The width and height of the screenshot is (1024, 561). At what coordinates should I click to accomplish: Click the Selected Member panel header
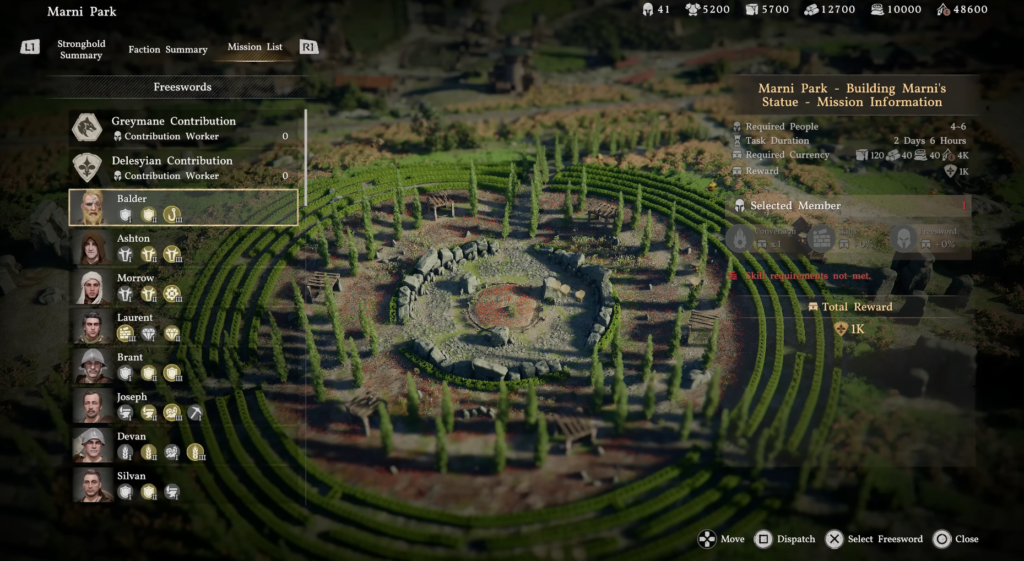850,206
